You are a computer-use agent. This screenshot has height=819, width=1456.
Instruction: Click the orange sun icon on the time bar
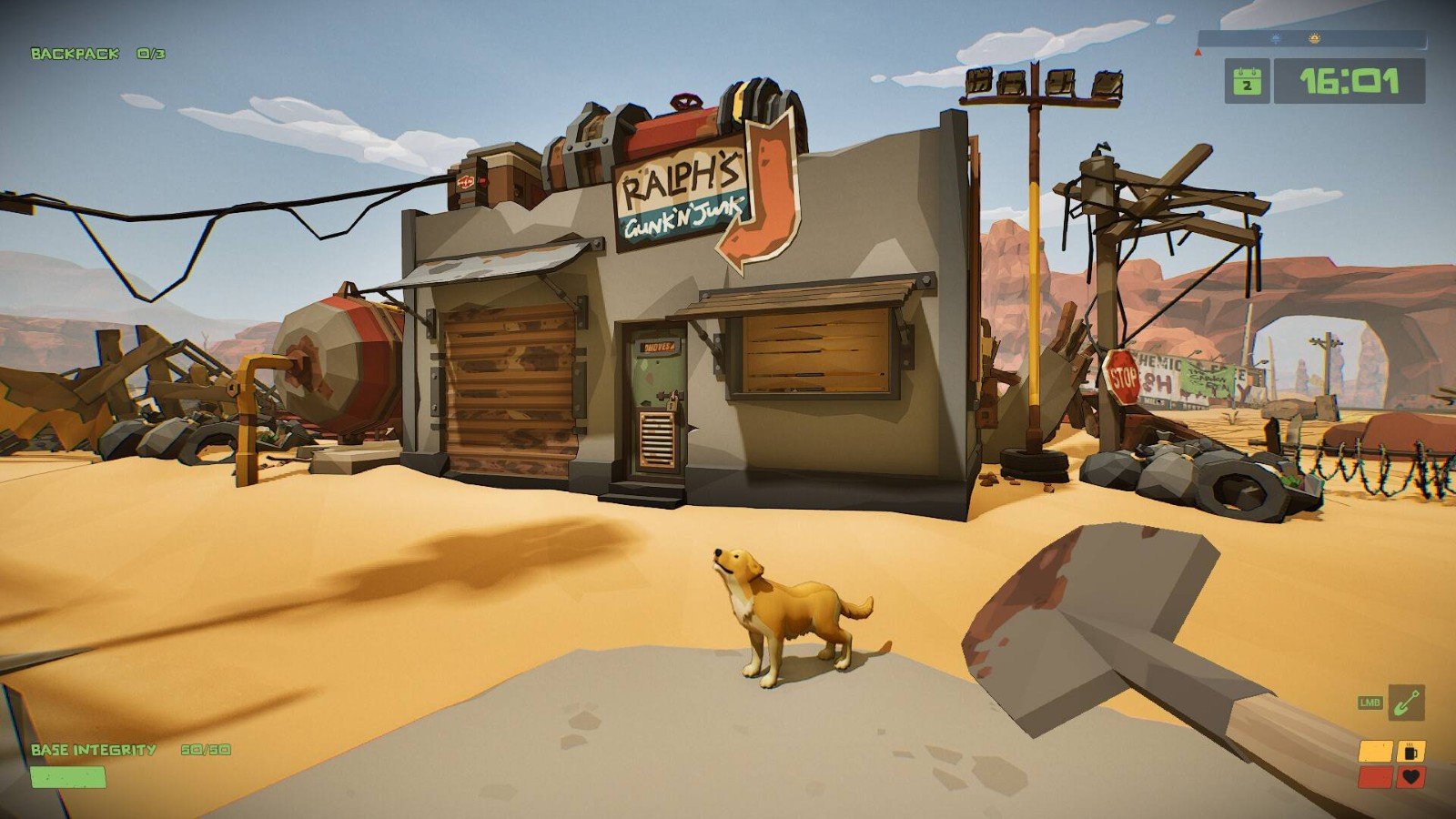(x=1313, y=39)
